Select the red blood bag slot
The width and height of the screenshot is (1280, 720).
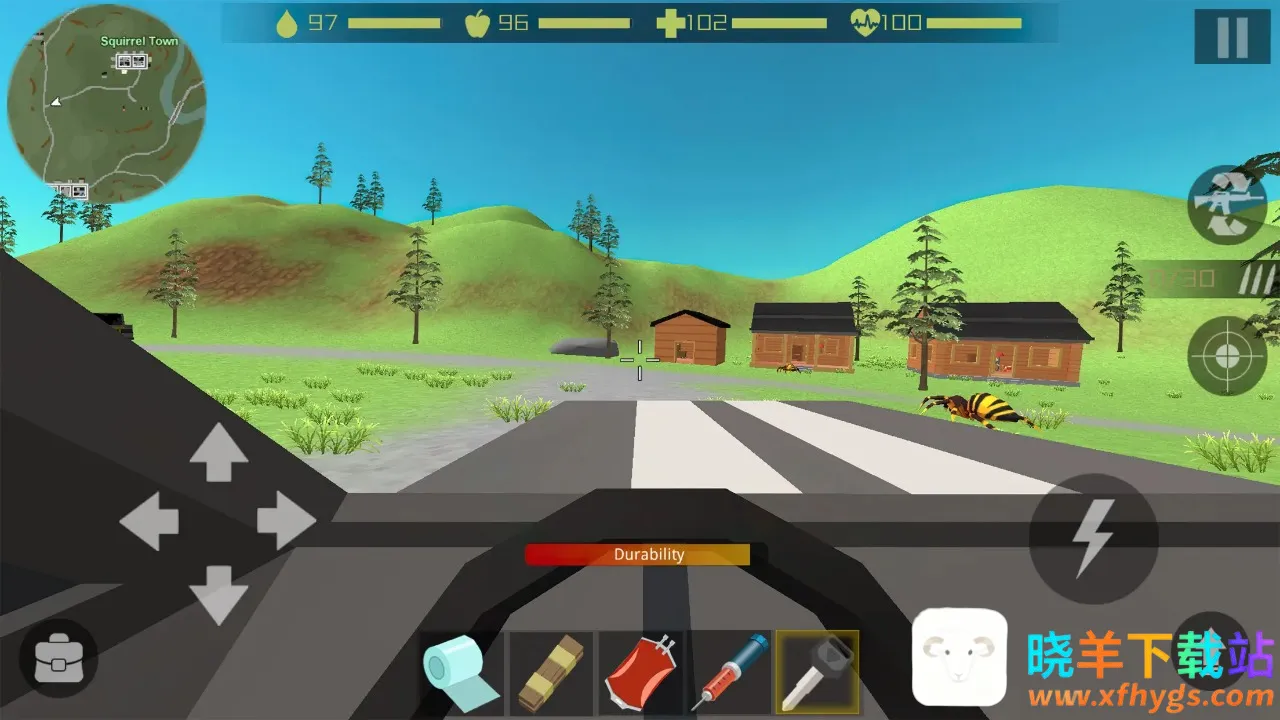pyautogui.click(x=640, y=673)
